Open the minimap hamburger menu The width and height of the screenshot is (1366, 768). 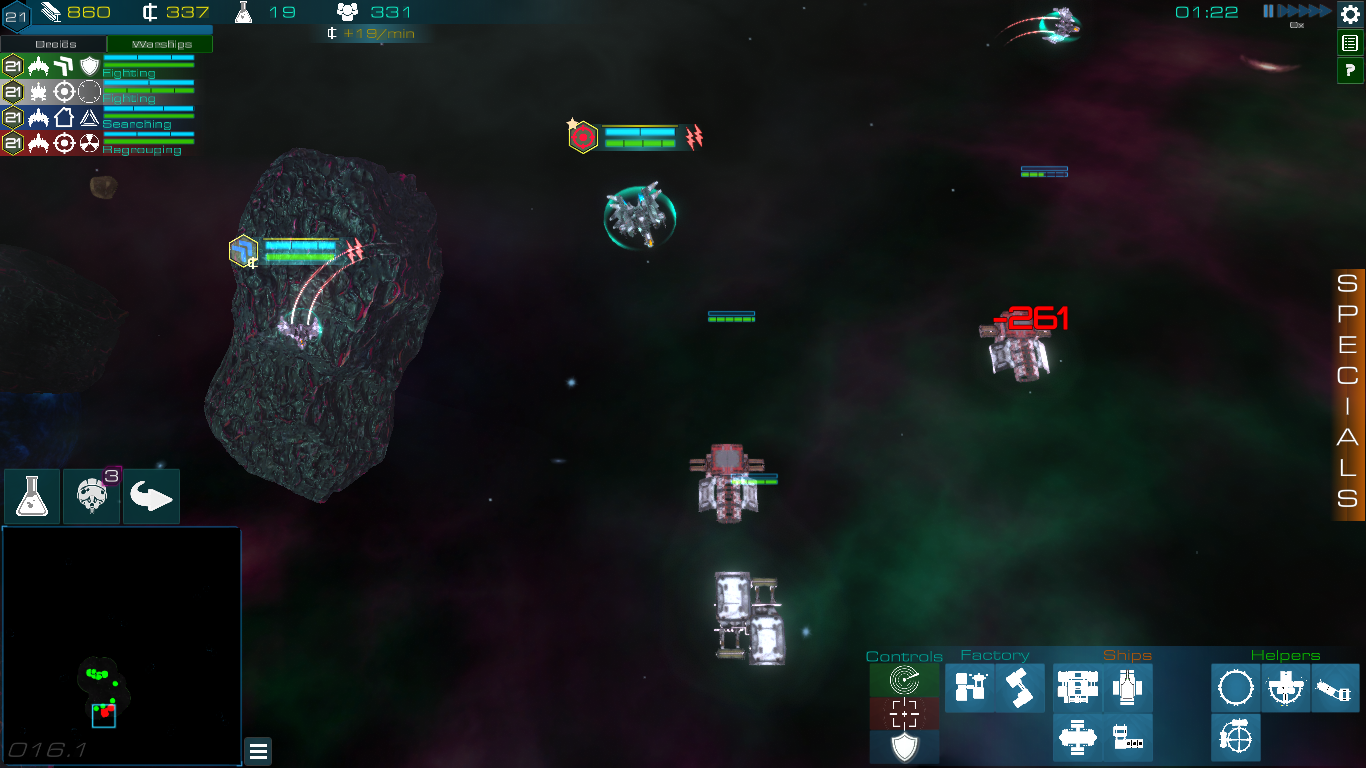pos(258,751)
